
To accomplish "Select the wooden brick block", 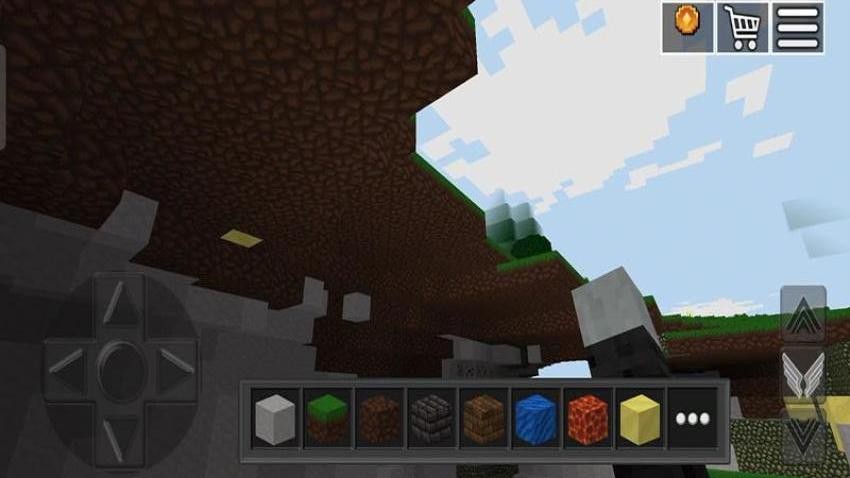I will tap(481, 415).
